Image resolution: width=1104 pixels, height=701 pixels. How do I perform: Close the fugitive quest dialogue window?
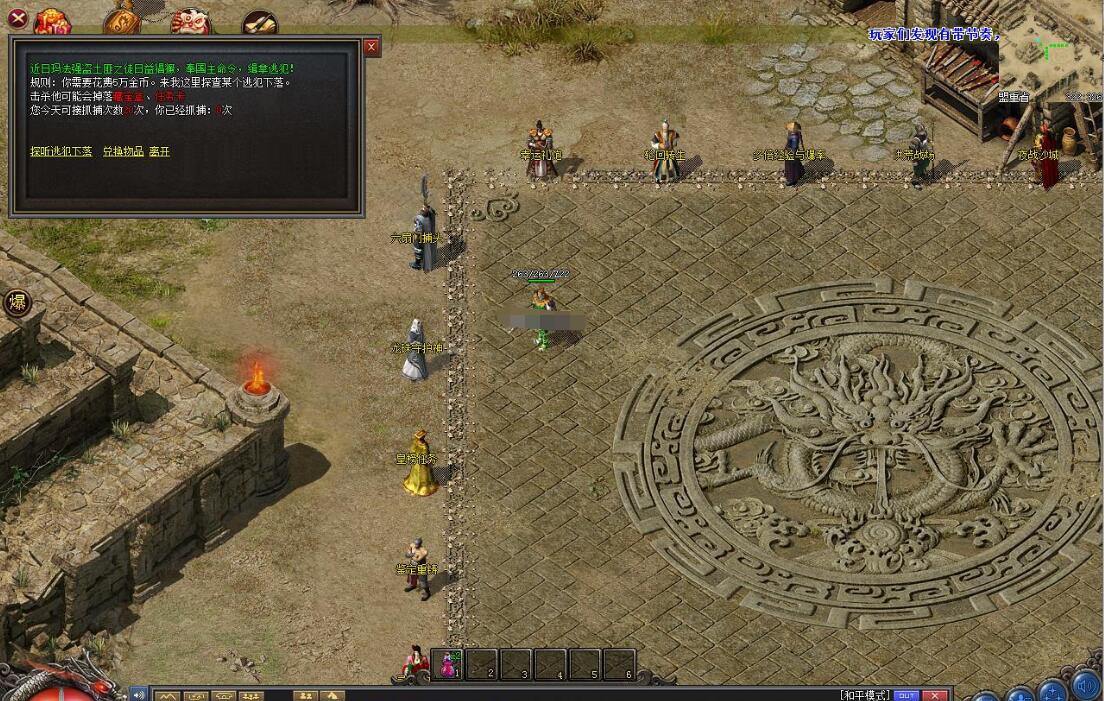coord(372,47)
